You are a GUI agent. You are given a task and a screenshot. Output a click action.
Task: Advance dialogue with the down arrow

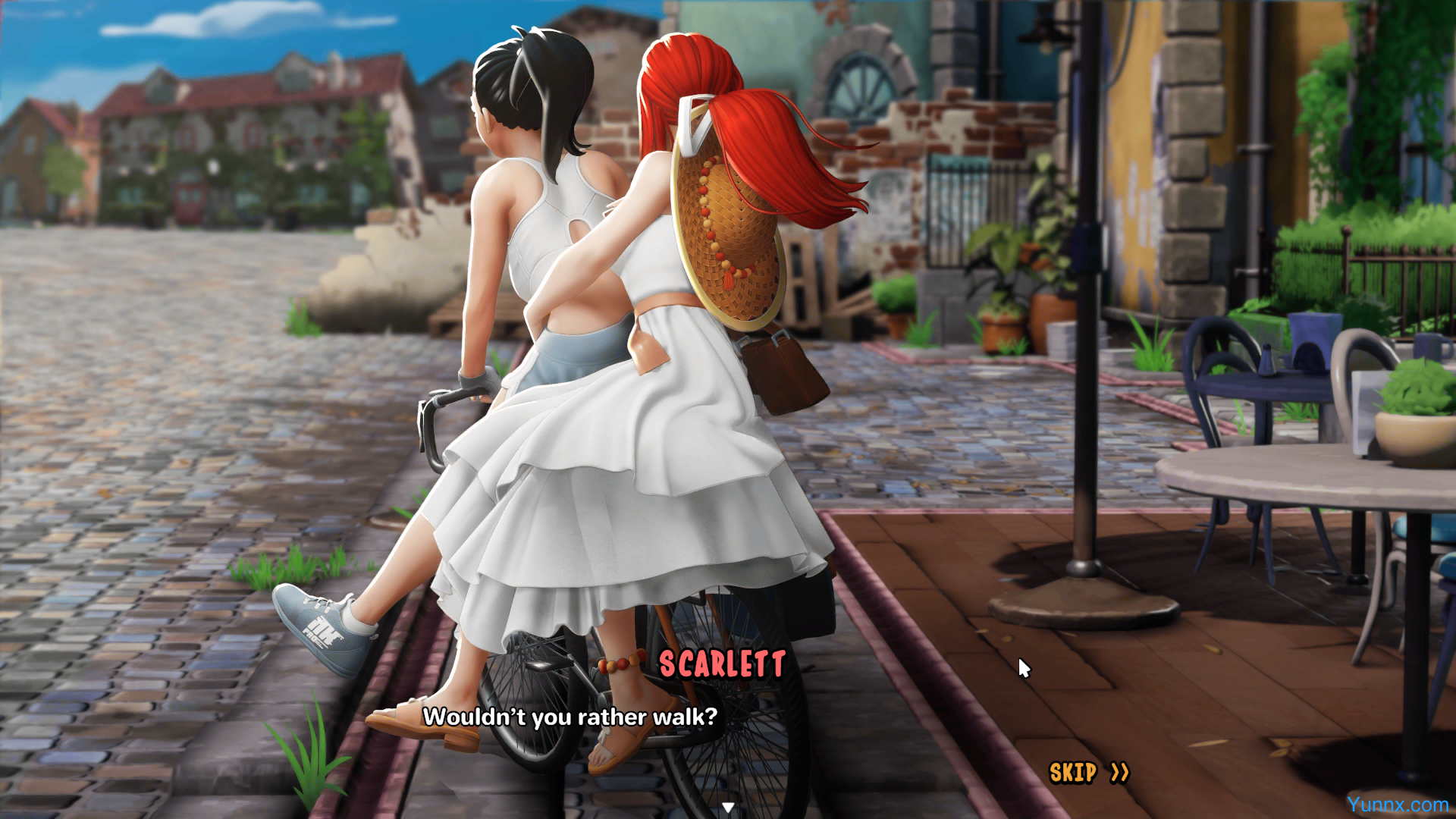tap(728, 808)
